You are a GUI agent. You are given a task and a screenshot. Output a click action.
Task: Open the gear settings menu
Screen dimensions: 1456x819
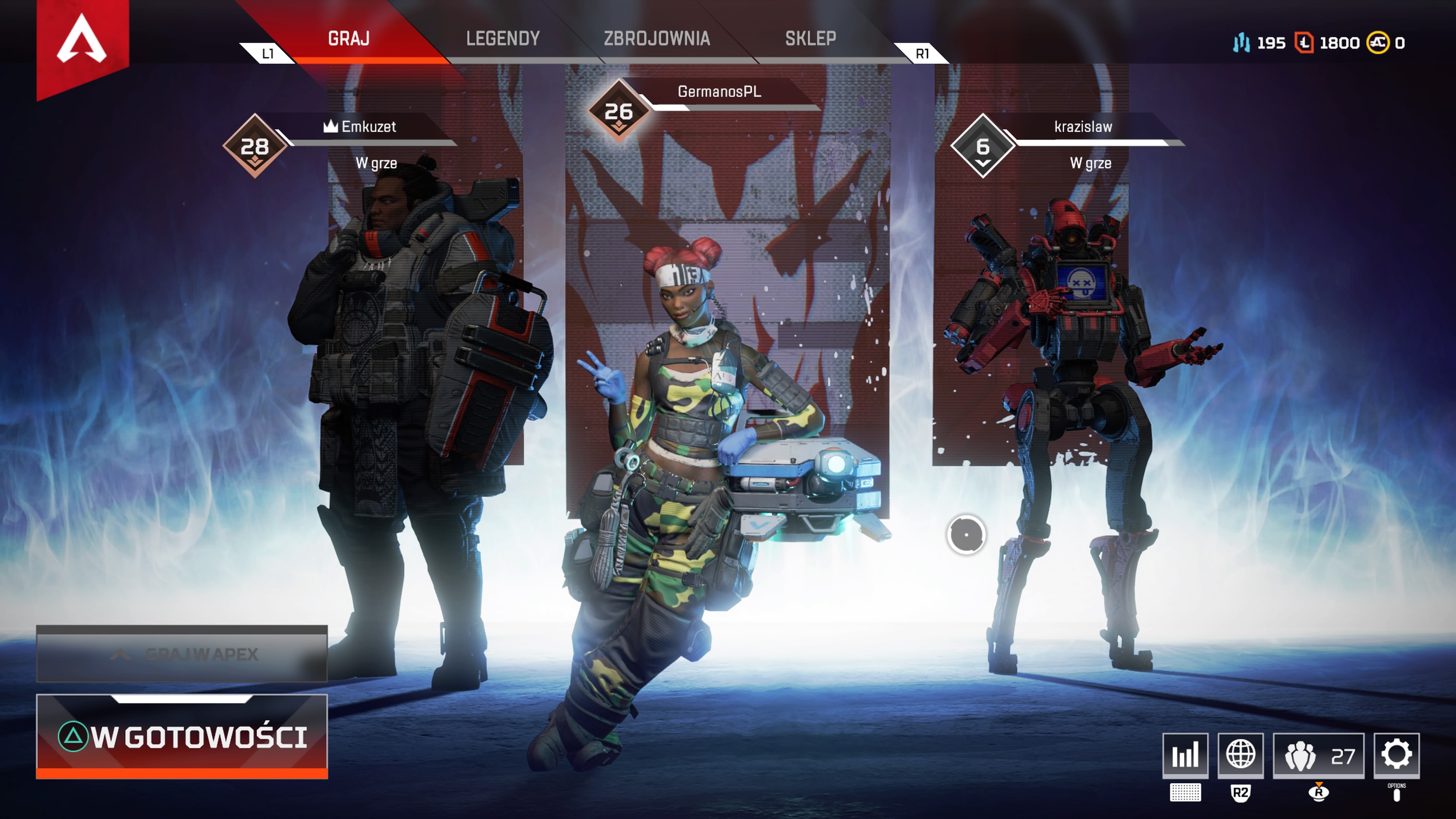(1396, 755)
